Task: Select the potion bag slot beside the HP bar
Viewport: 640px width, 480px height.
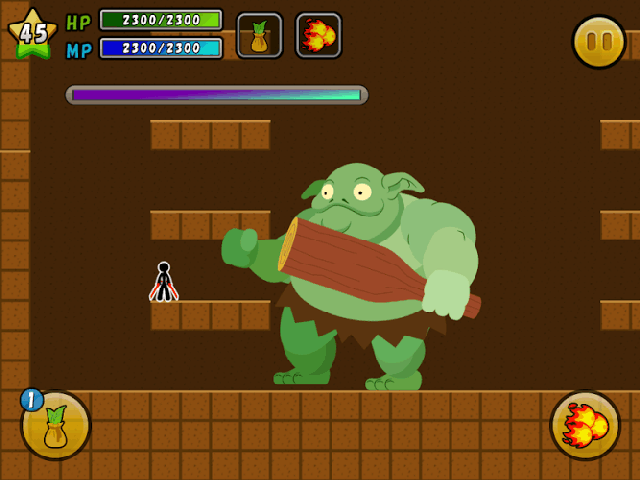Action: pyautogui.click(x=259, y=36)
